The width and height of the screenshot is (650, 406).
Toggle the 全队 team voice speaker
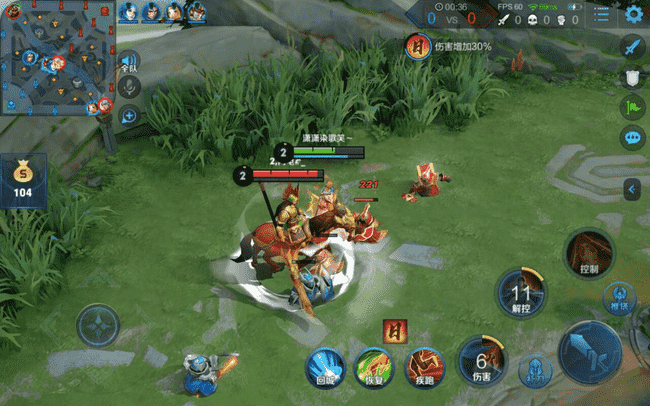(129, 61)
